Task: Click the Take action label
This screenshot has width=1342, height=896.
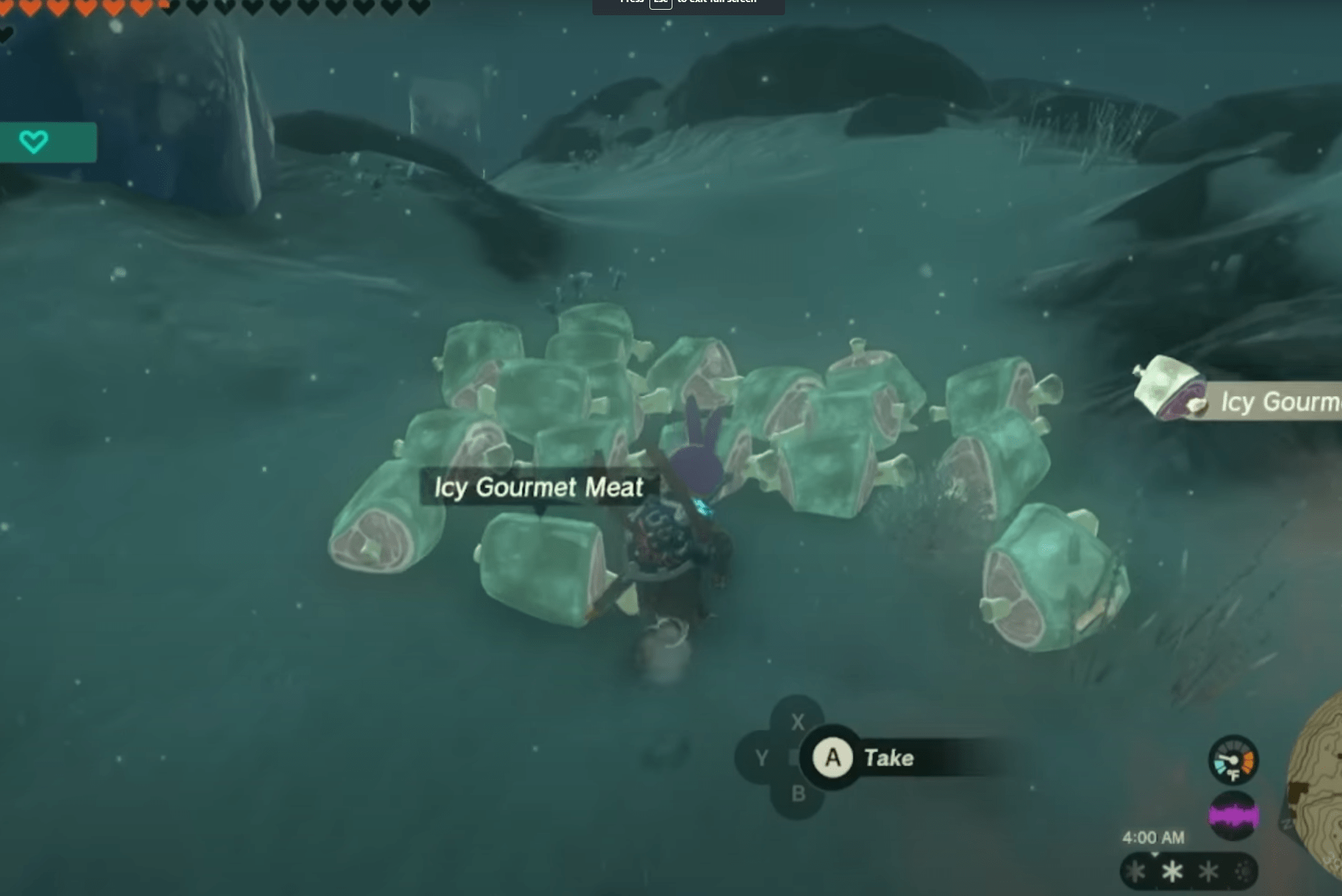Action: (x=888, y=758)
